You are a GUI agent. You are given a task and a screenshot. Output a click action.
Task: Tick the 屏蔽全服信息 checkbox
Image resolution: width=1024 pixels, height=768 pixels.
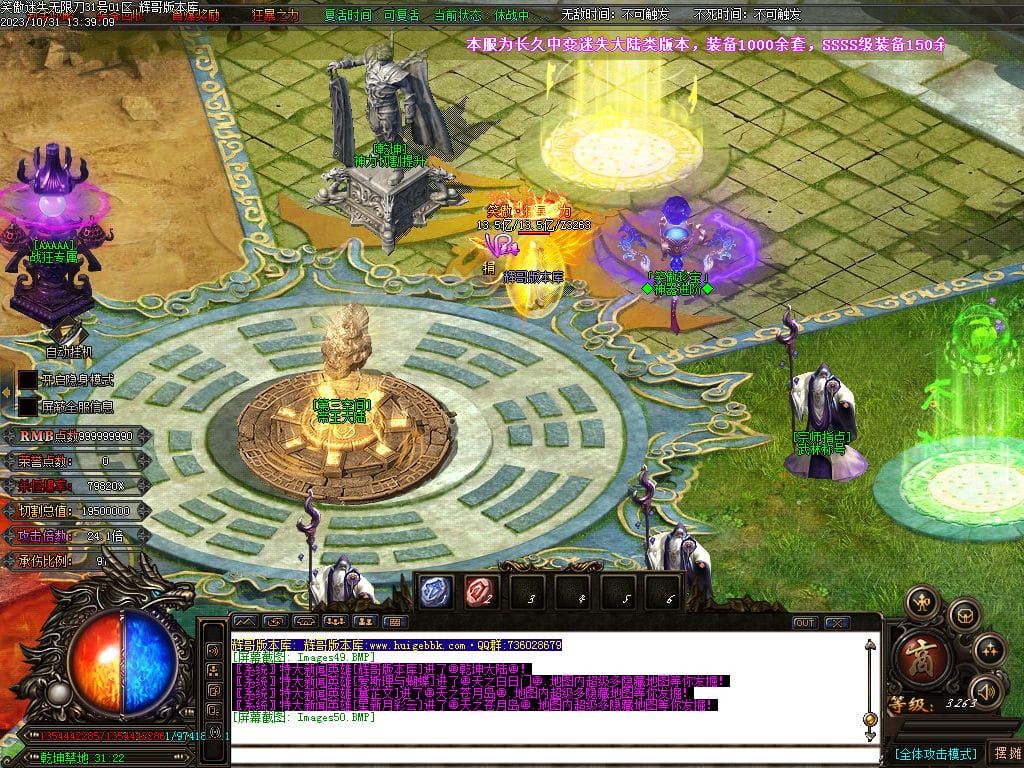click(27, 407)
